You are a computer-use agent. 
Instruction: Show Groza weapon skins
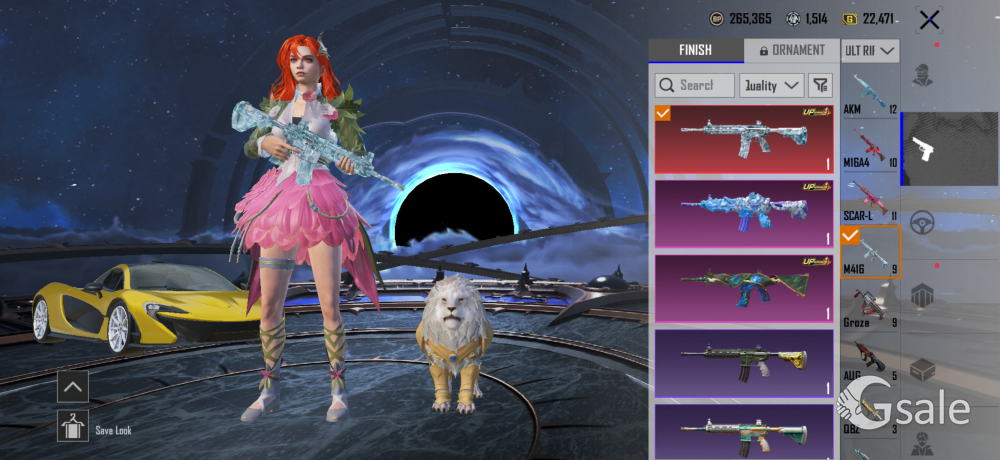point(870,306)
